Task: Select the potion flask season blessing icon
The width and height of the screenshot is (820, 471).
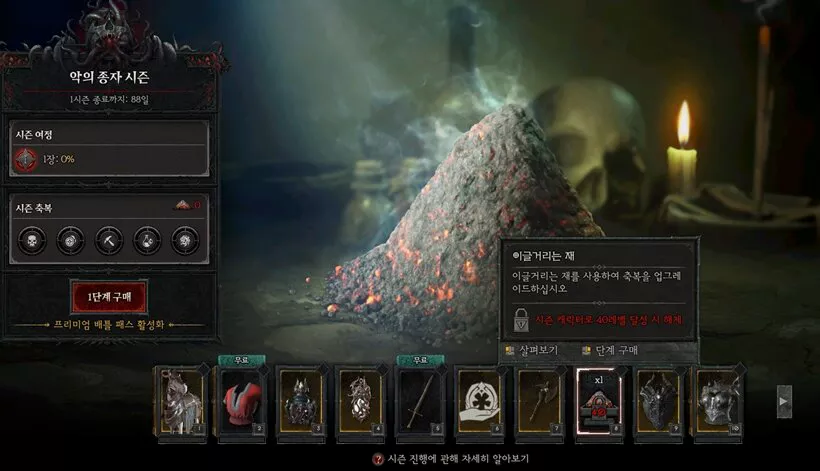Action: coord(146,240)
